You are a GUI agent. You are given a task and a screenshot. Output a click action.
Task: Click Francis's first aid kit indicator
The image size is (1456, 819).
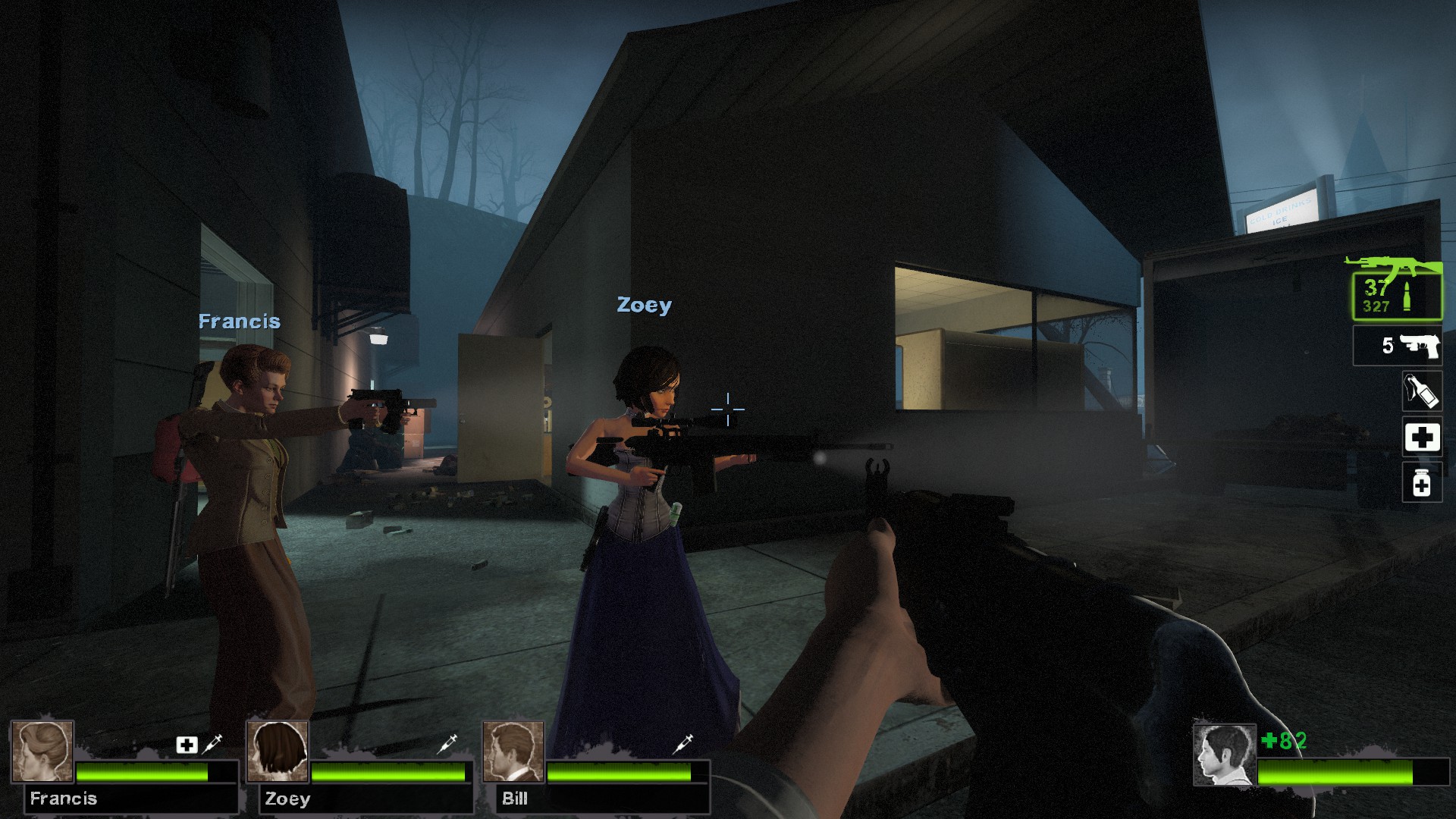click(187, 745)
